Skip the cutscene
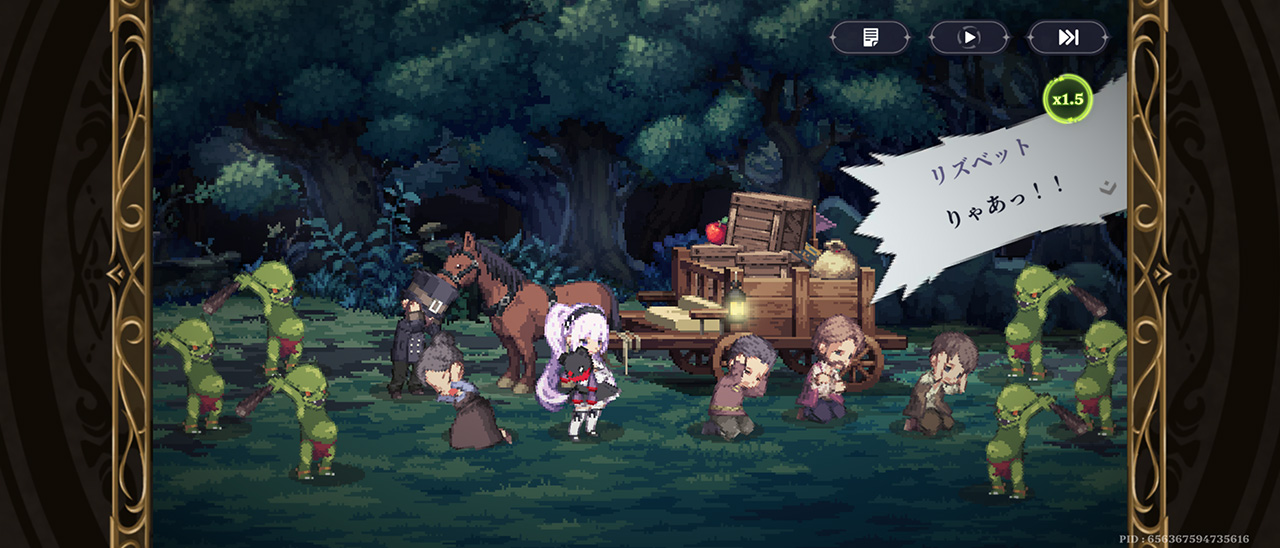1280x548 pixels. (1067, 38)
